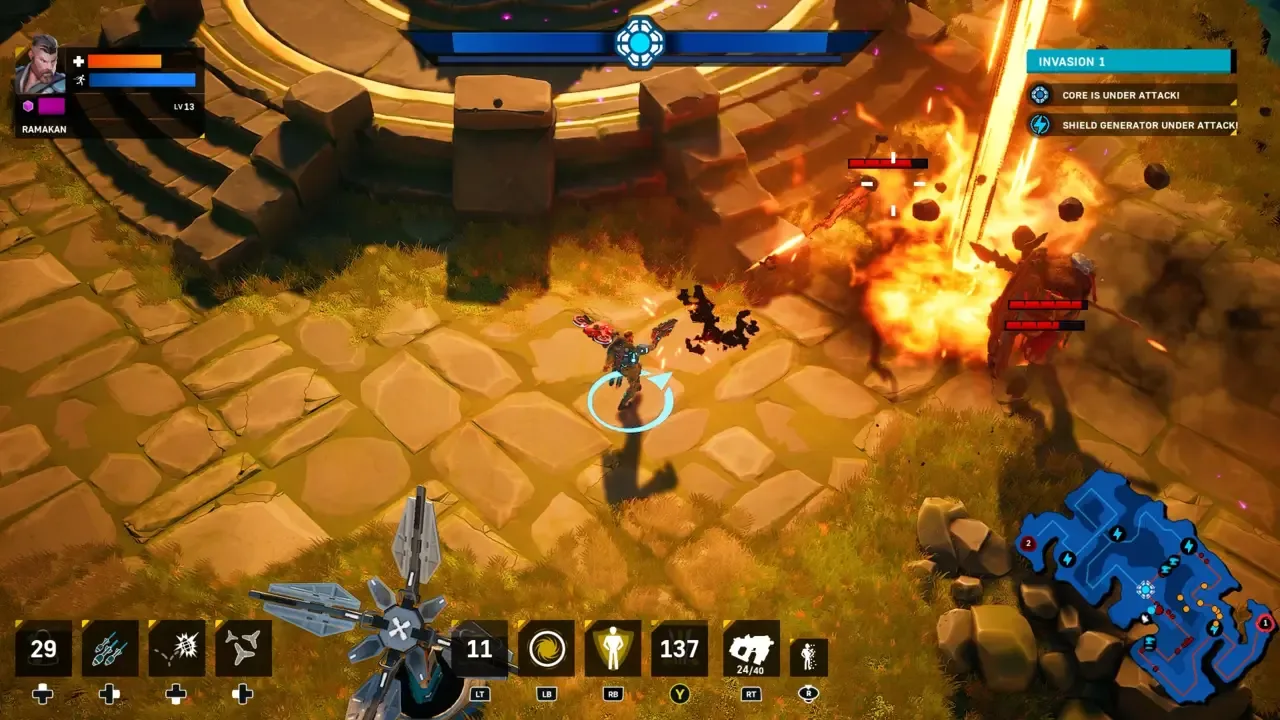Select the ability slot showing 137
This screenshot has width=1280, height=720.
[x=680, y=649]
